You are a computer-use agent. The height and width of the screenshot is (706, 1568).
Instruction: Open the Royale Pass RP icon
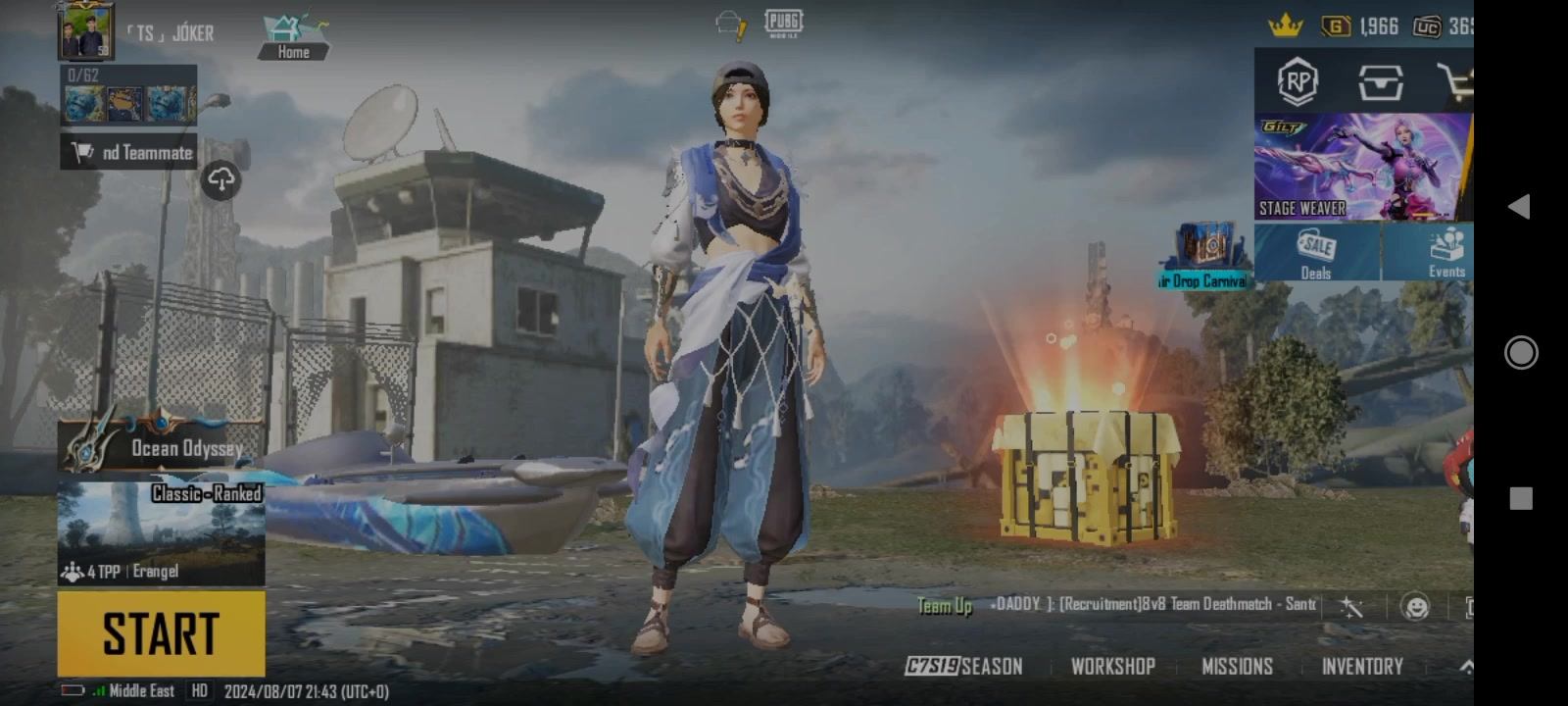click(x=1298, y=82)
